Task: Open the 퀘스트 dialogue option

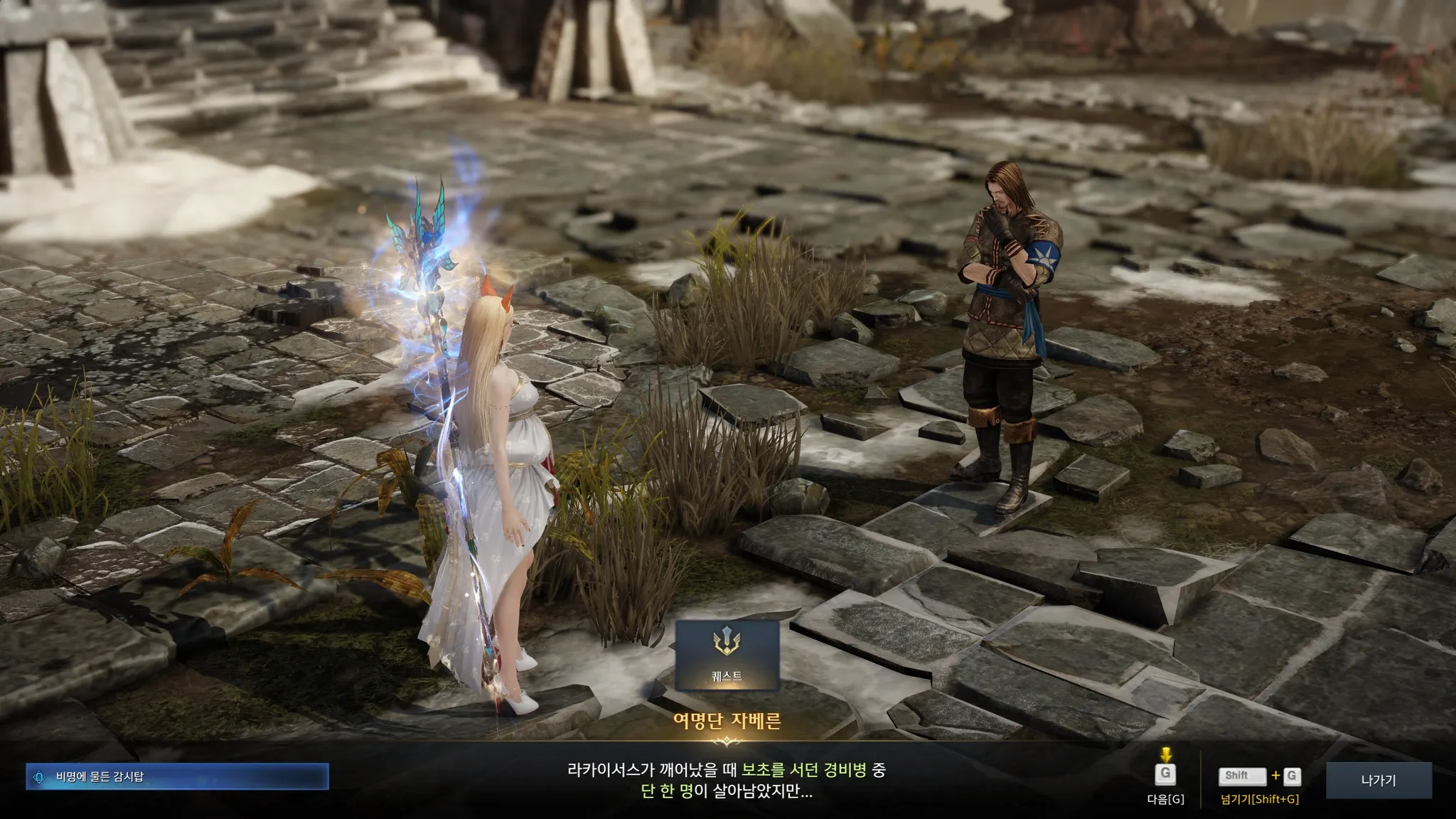Action: [x=727, y=655]
